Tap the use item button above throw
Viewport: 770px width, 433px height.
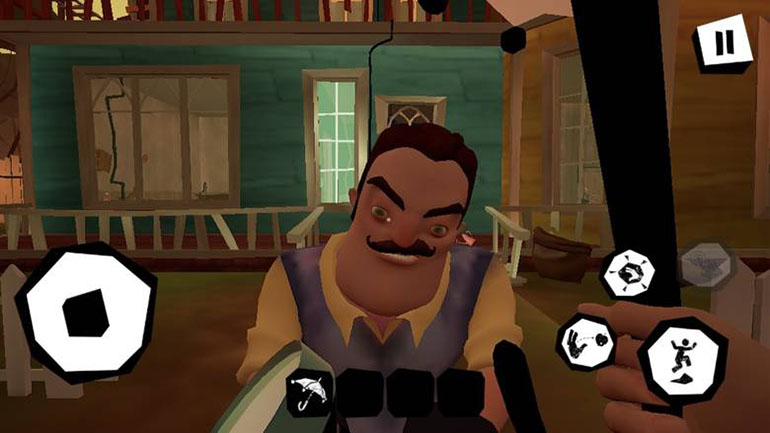[627, 273]
